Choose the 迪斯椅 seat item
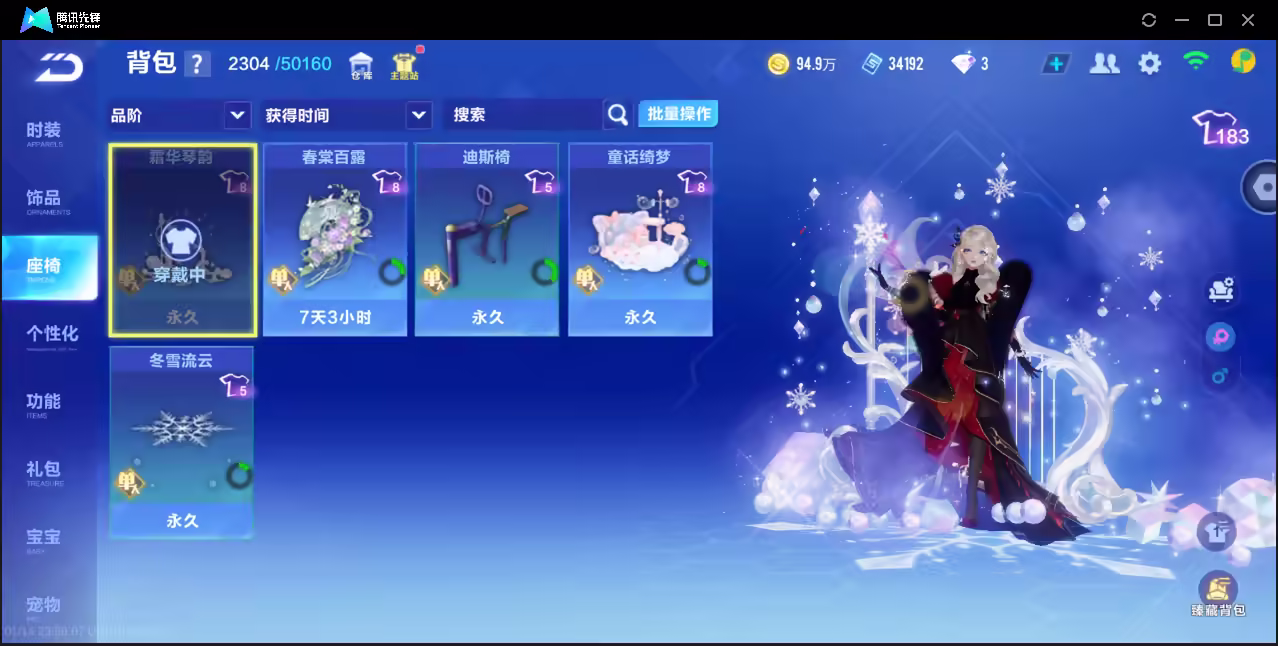 (x=487, y=239)
